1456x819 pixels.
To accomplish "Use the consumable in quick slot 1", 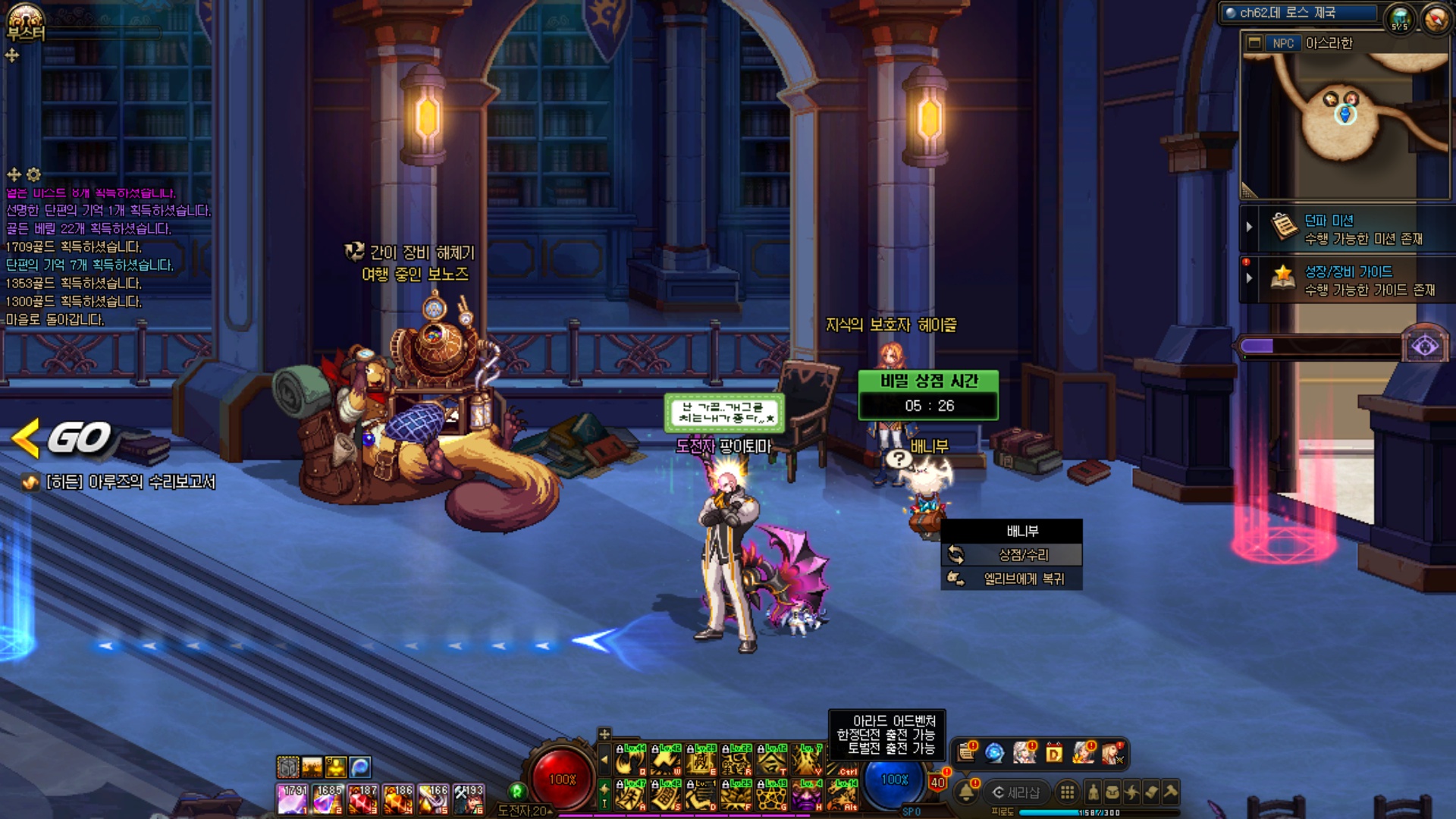I will [293, 799].
